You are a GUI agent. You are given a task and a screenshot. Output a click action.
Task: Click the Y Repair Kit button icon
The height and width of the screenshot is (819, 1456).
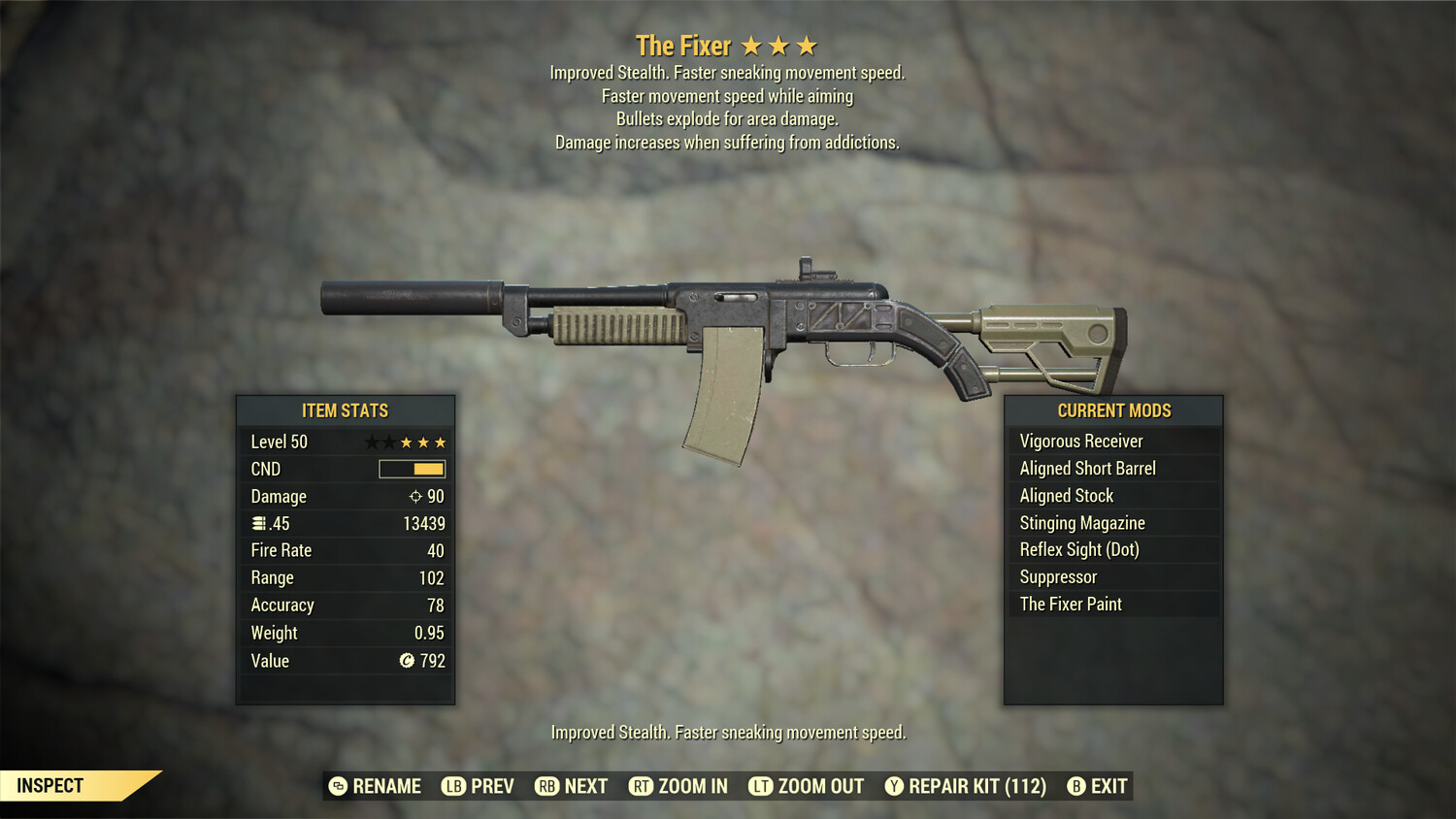pos(894,786)
